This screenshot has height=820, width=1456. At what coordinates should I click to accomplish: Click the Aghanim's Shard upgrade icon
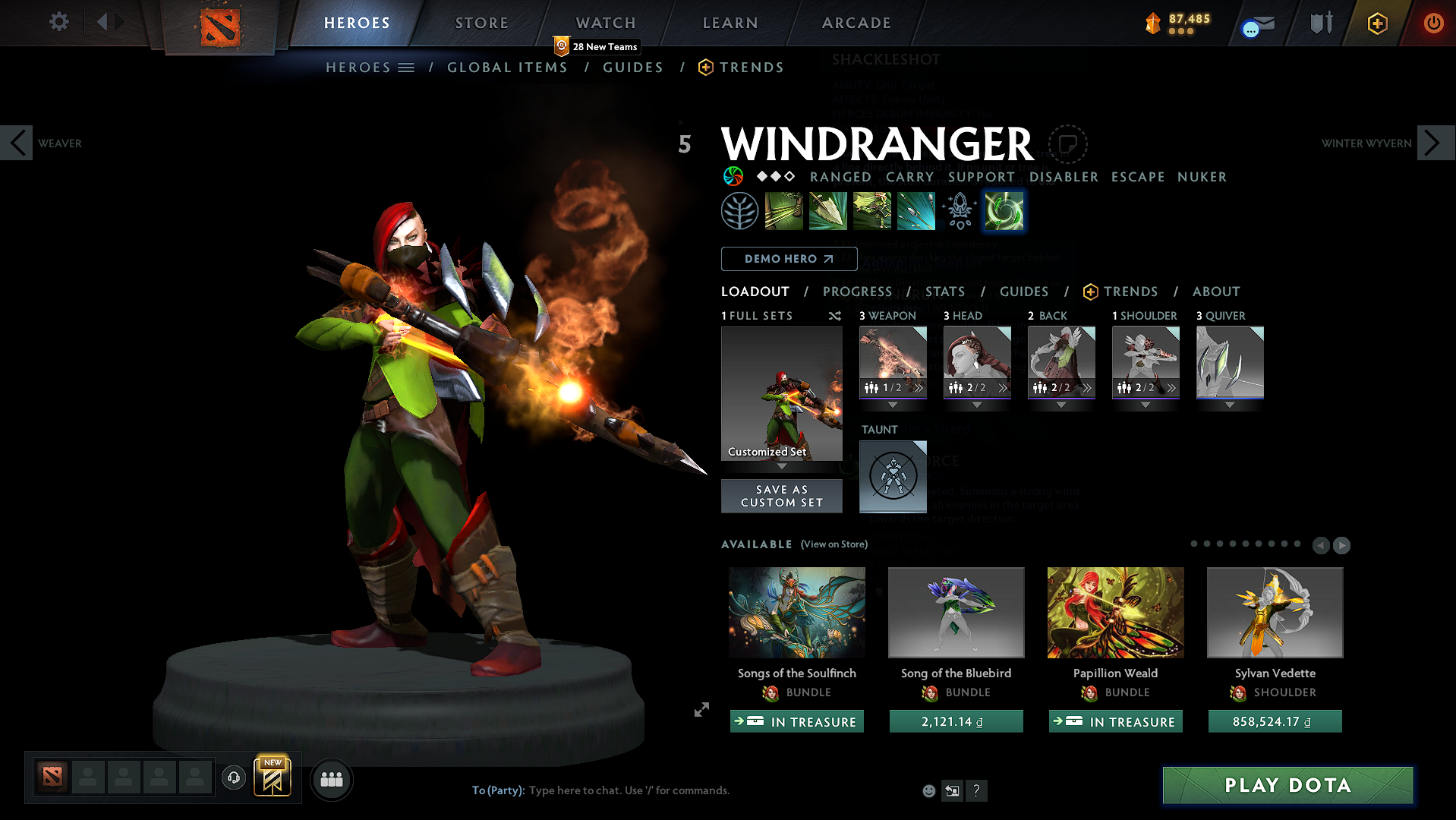[959, 210]
